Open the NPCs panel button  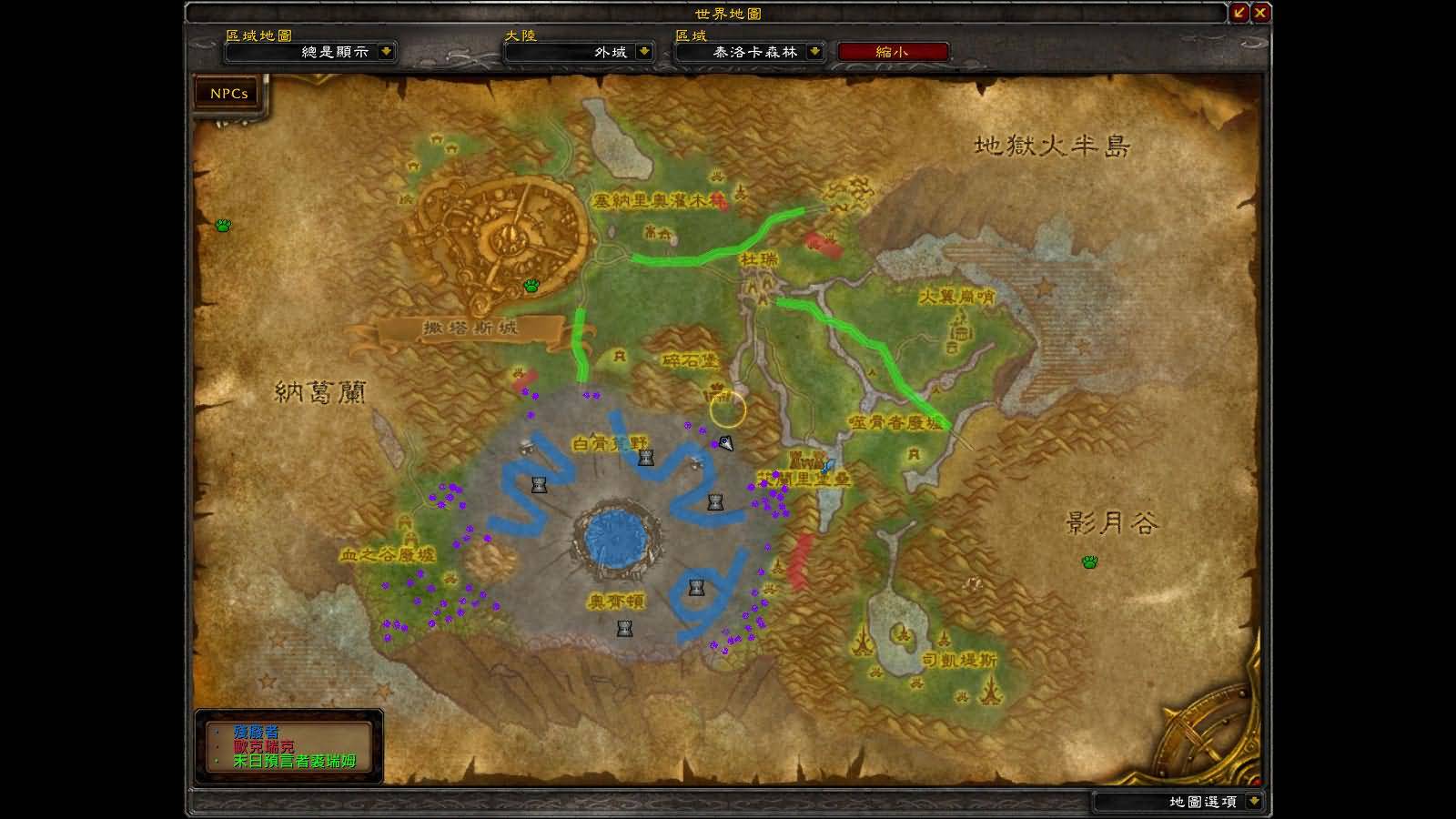(228, 94)
